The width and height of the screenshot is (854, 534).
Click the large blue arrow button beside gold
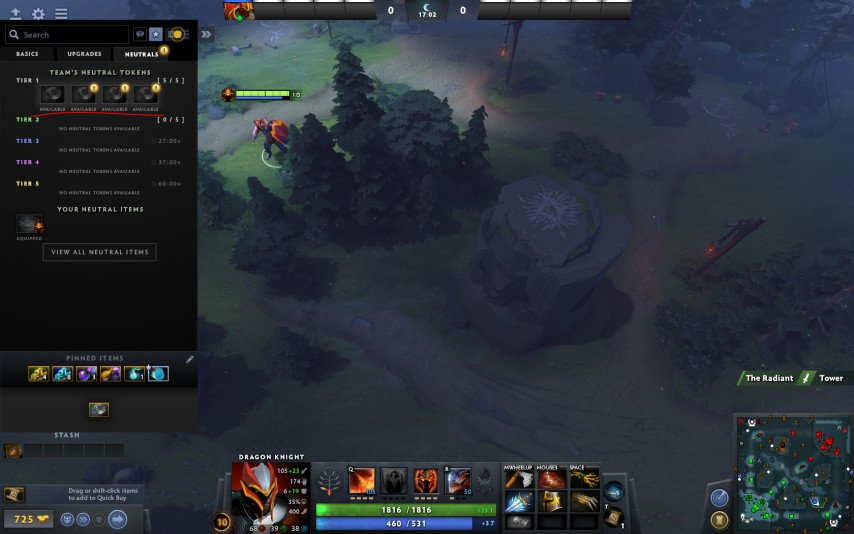click(x=117, y=519)
